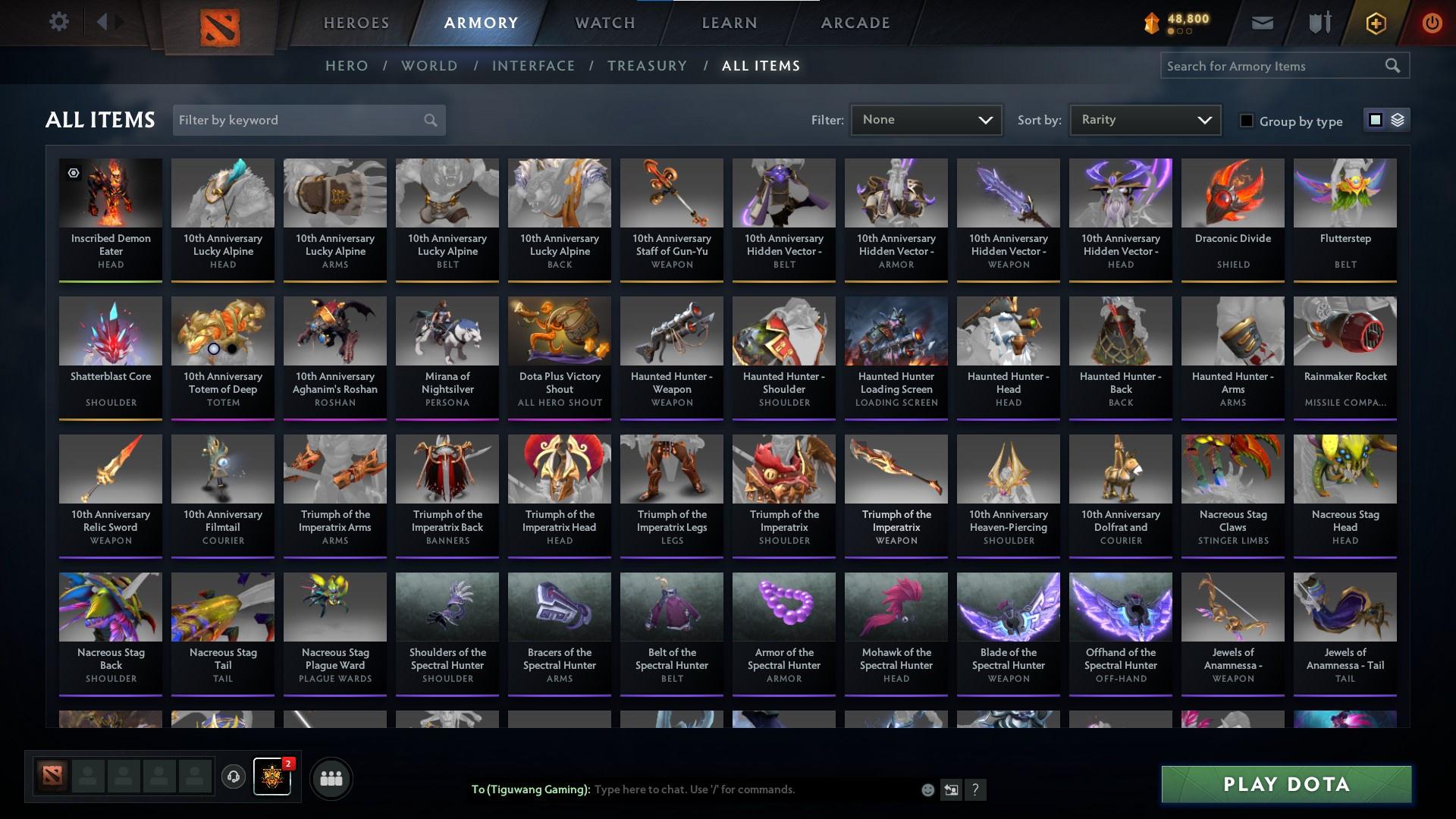Viewport: 1456px width, 819px height.
Task: Open the Filter None dropdown
Action: pyautogui.click(x=925, y=119)
